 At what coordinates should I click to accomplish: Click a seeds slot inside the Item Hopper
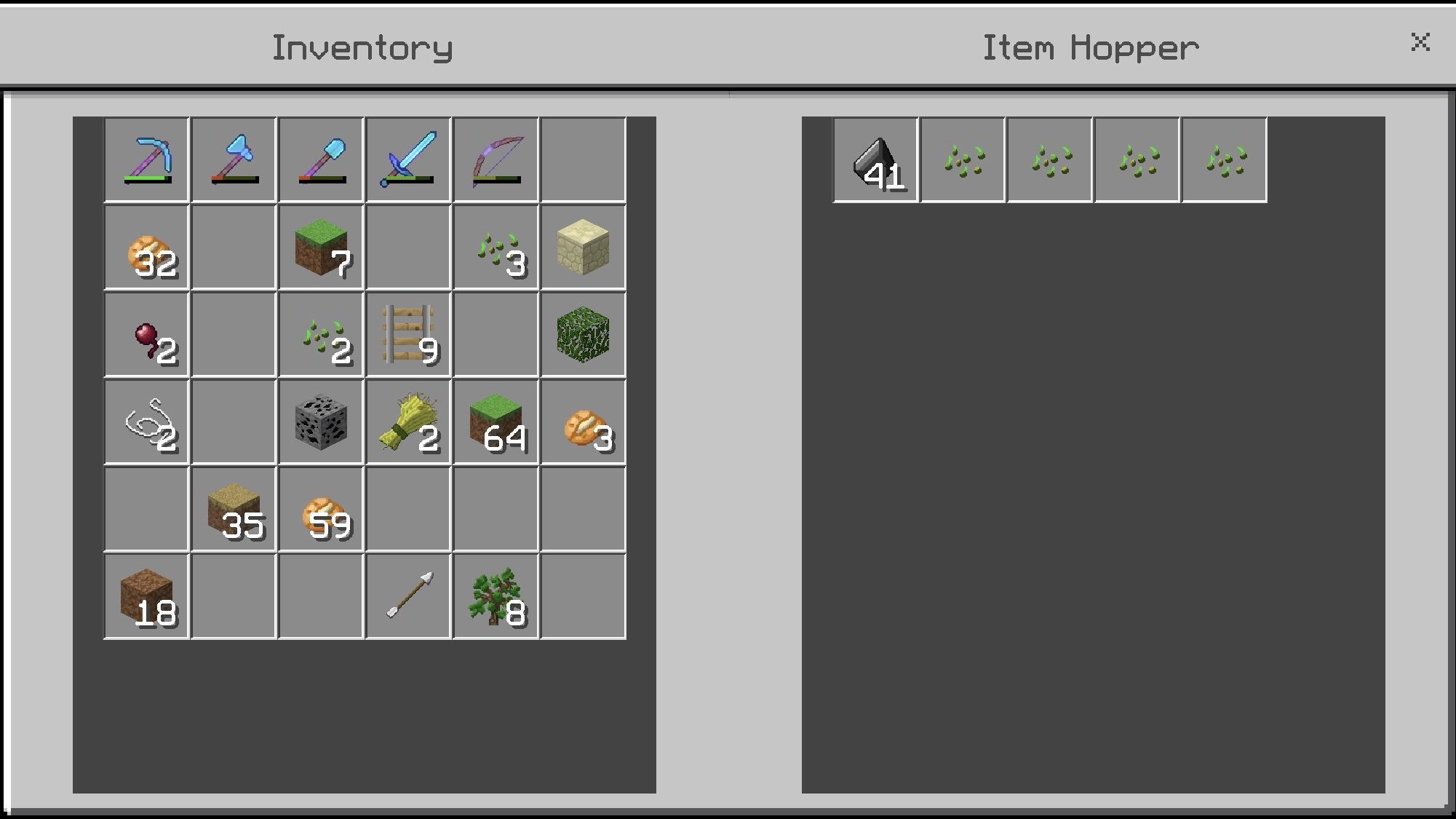(x=963, y=159)
